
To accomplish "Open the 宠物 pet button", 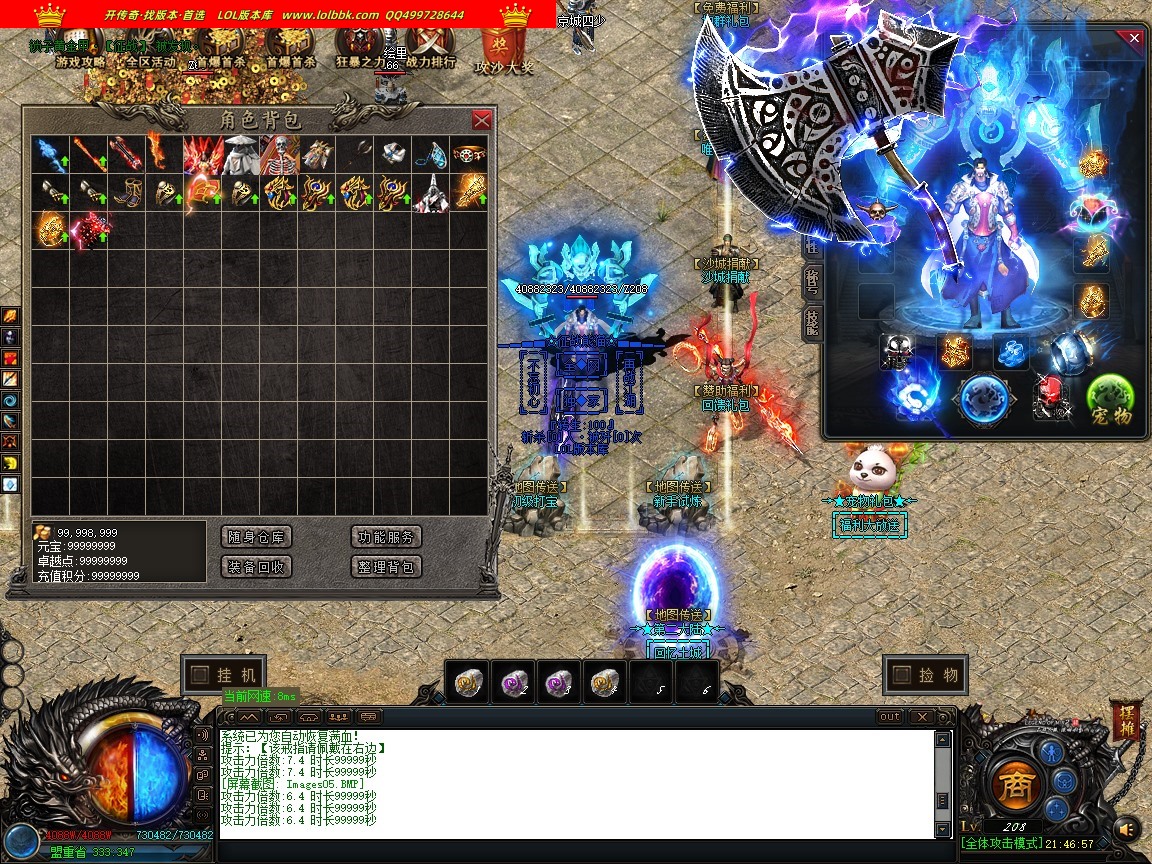I will click(1110, 400).
